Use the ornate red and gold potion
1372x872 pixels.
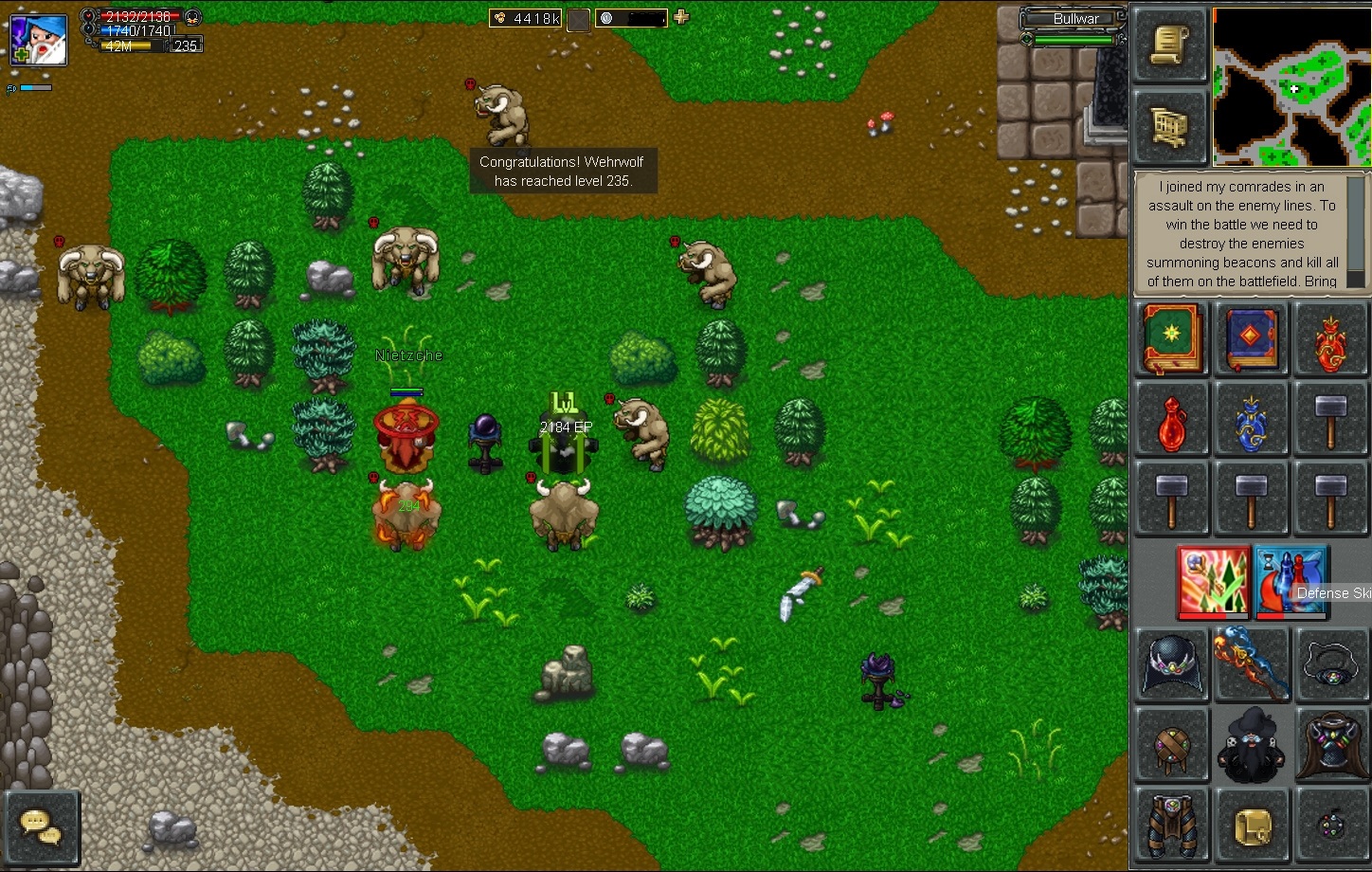(x=1331, y=341)
